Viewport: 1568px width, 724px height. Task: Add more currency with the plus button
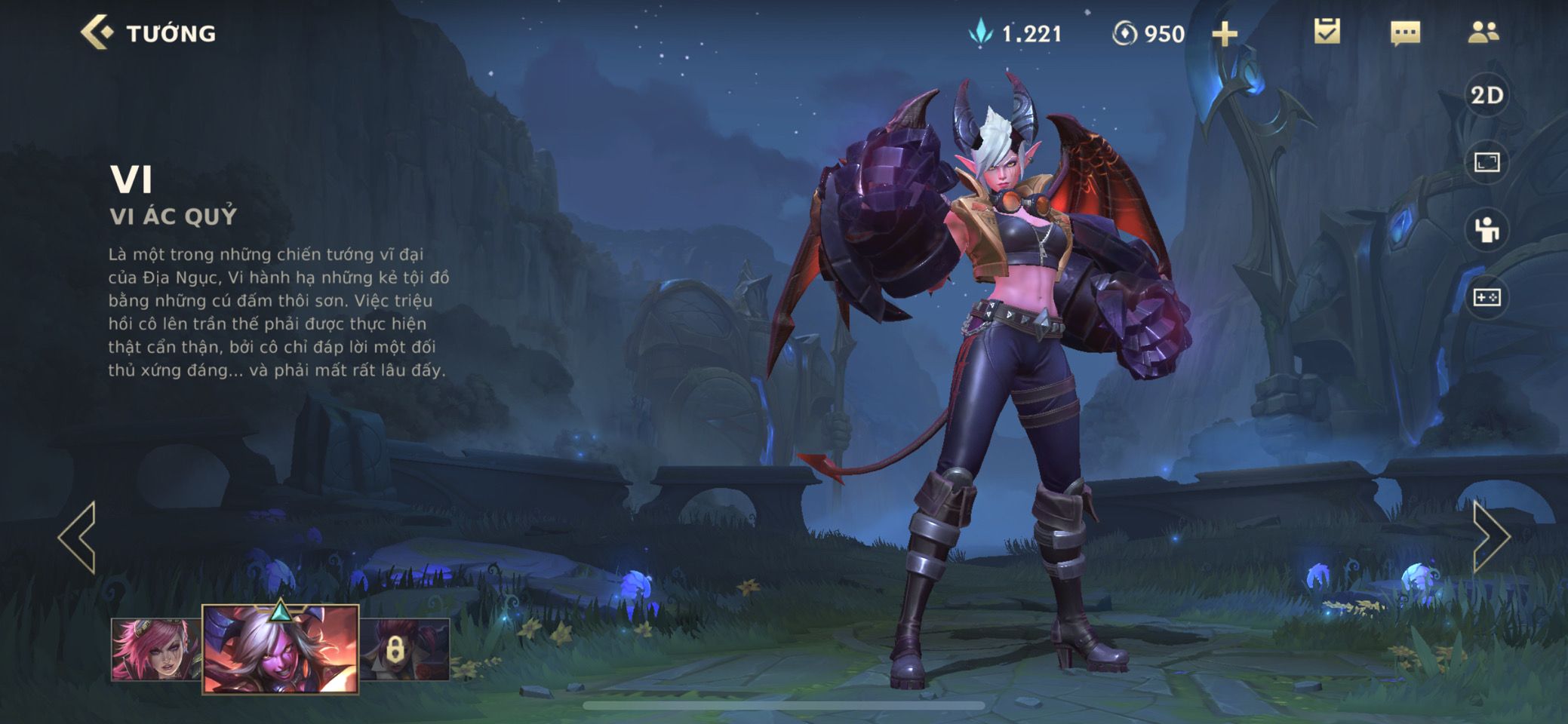(x=1224, y=34)
